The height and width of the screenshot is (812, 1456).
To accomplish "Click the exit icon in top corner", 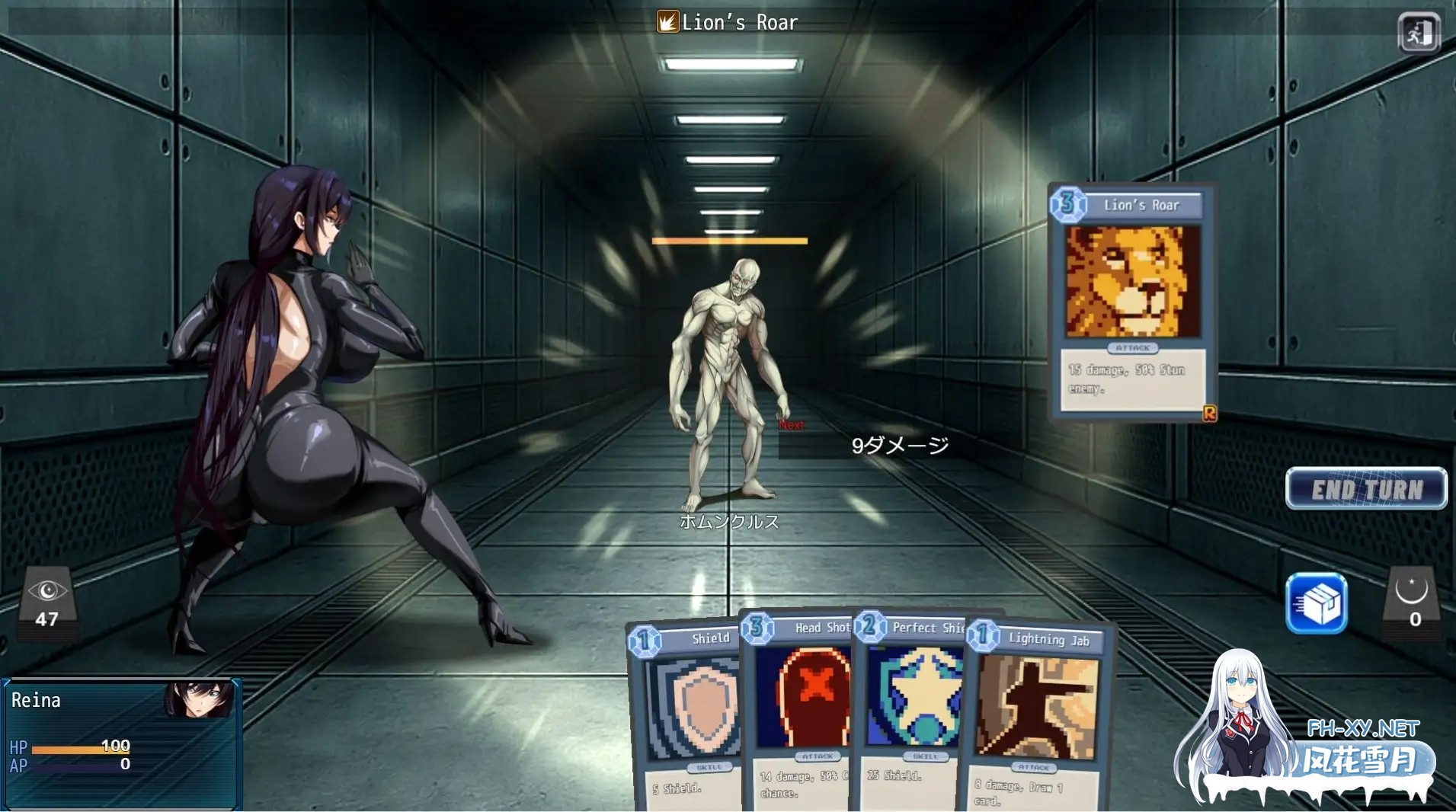I will pyautogui.click(x=1419, y=33).
